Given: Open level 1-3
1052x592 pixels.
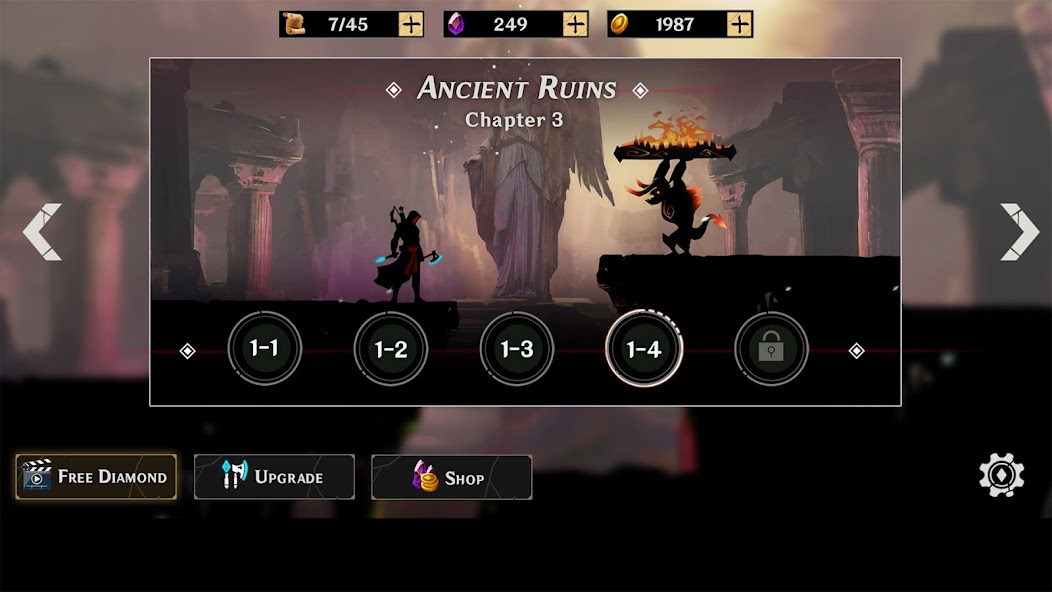Looking at the screenshot, I should (x=517, y=349).
